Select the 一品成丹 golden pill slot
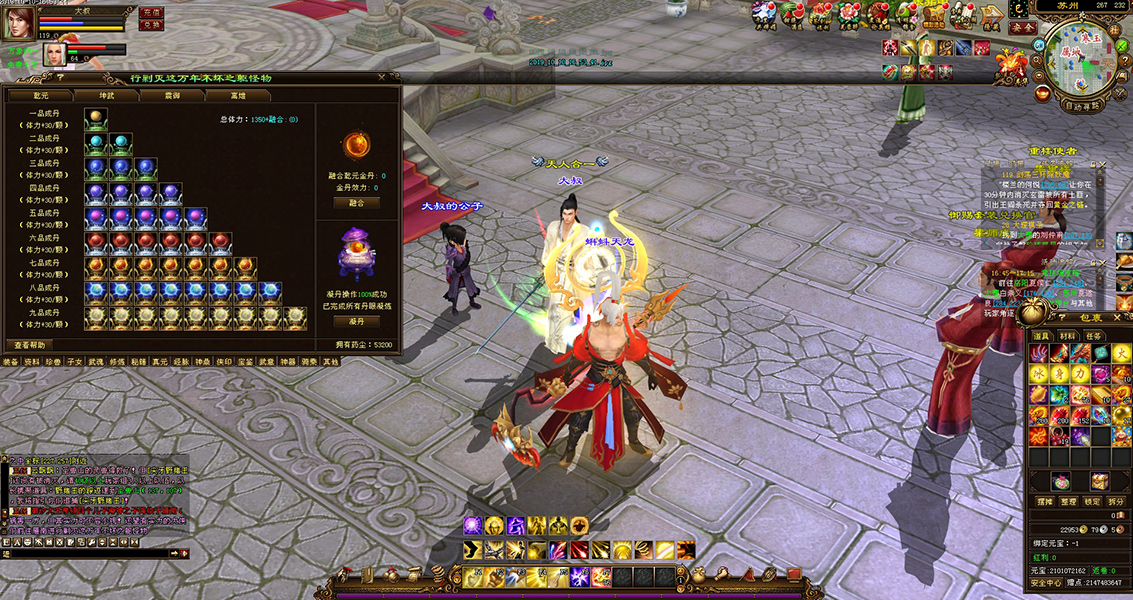This screenshot has width=1133, height=600. pos(95,116)
